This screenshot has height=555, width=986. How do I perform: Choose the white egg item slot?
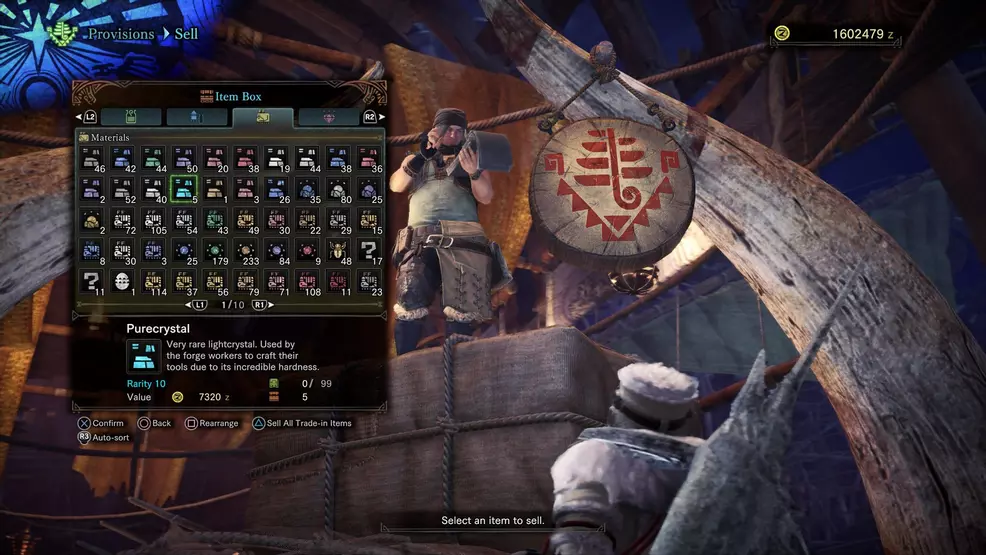[123, 282]
